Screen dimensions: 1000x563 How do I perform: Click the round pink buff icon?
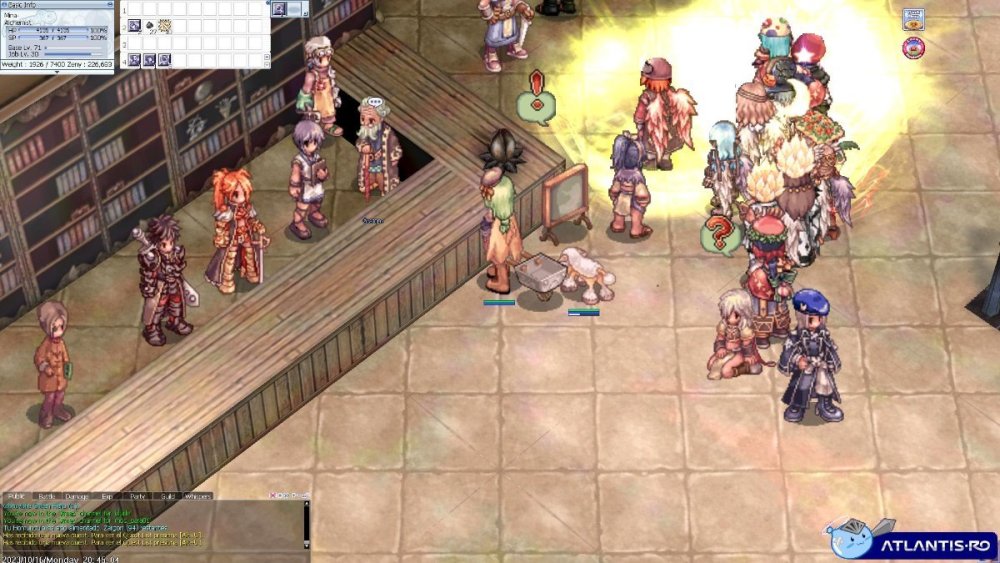point(913,47)
